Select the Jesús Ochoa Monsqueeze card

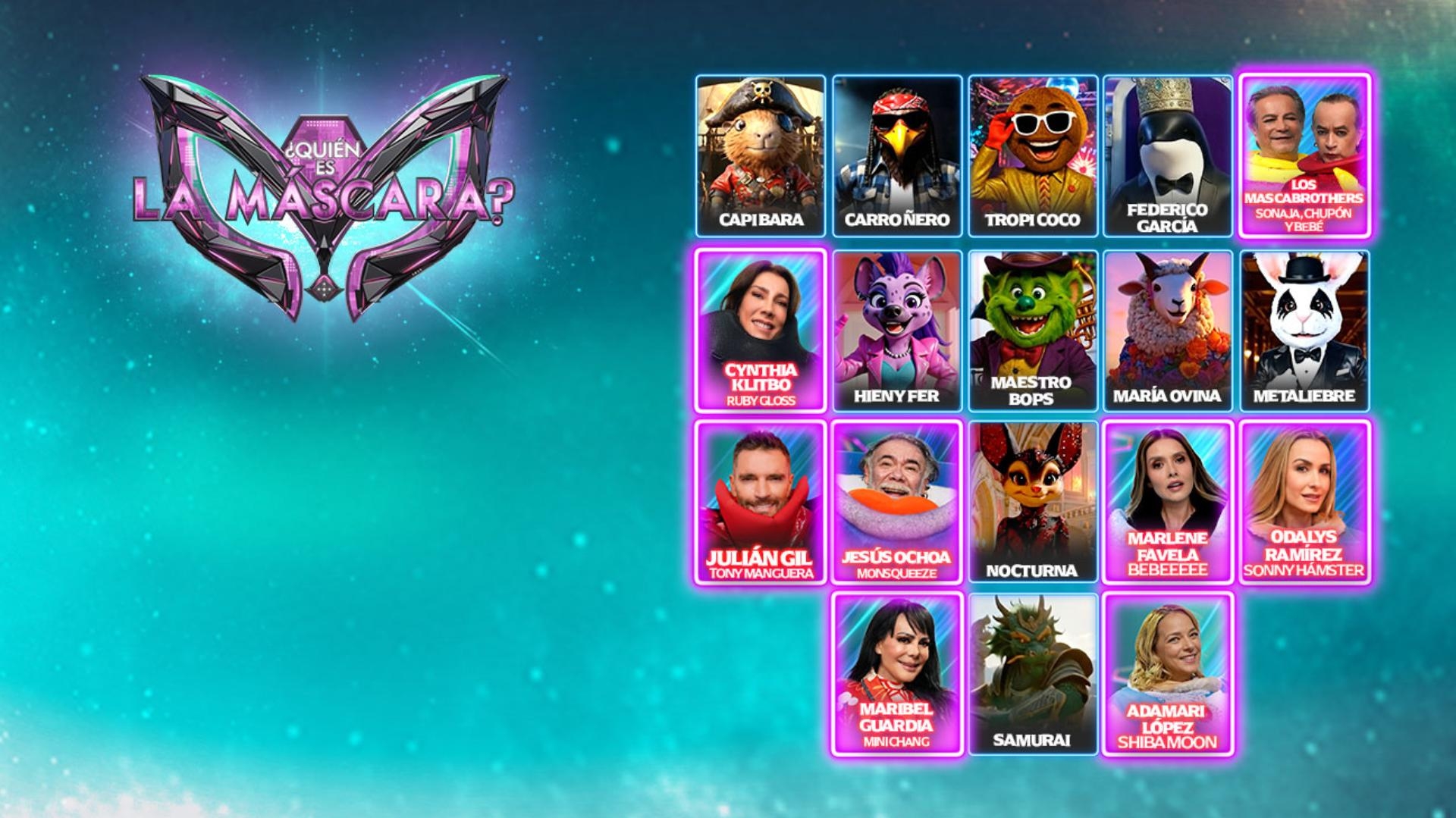(897, 502)
